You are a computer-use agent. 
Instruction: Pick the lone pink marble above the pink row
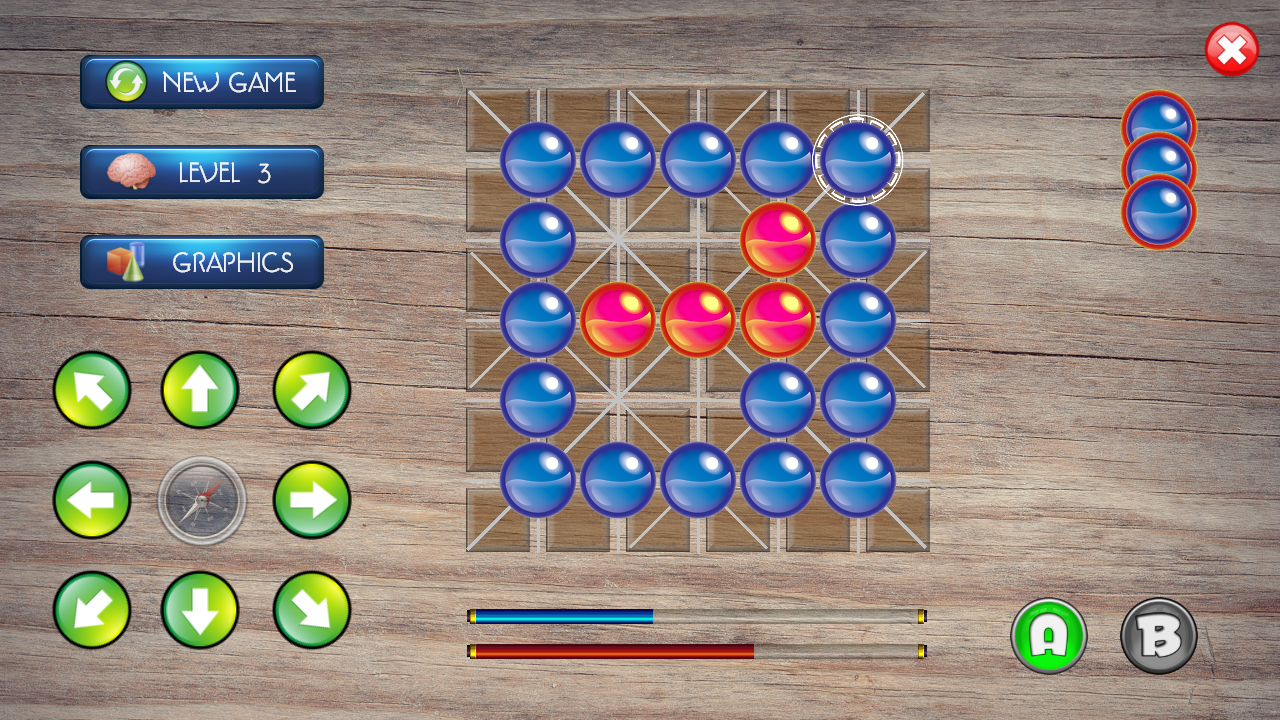pyautogui.click(x=778, y=240)
